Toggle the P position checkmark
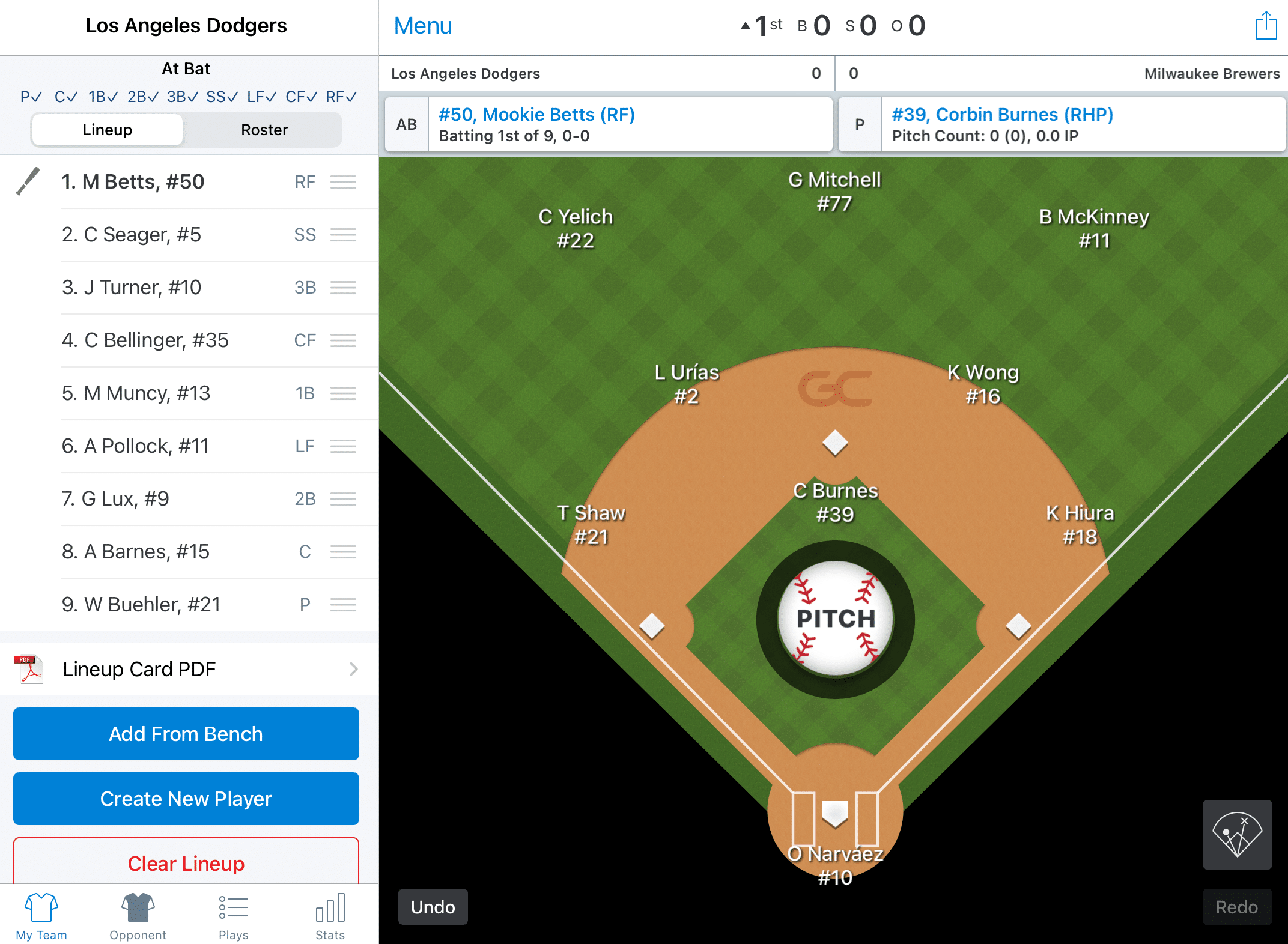Viewport: 1288px width, 944px height. coord(31,96)
